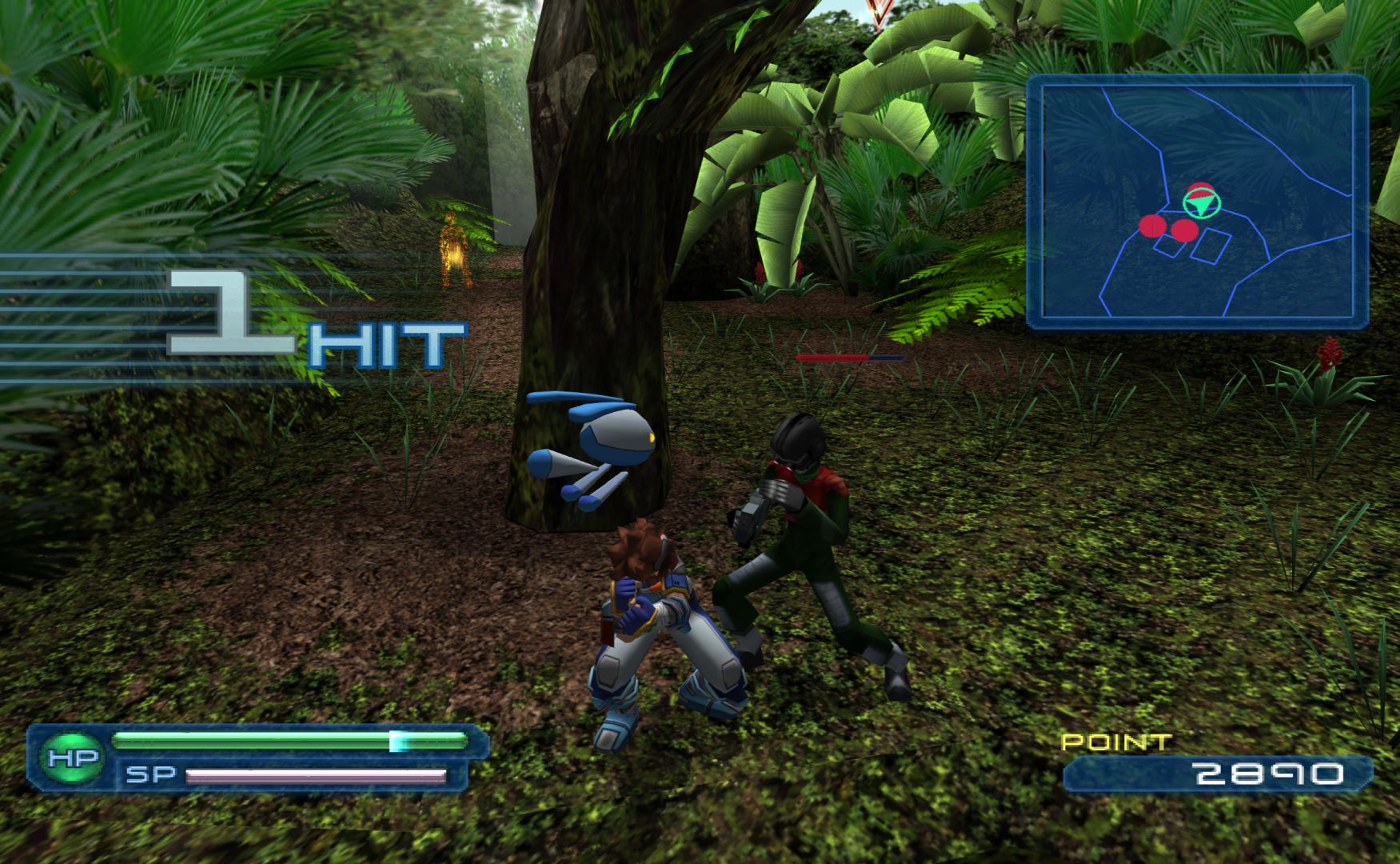This screenshot has height=864, width=1400.
Task: Open the jungle minimap panel
Action: (x=1197, y=202)
